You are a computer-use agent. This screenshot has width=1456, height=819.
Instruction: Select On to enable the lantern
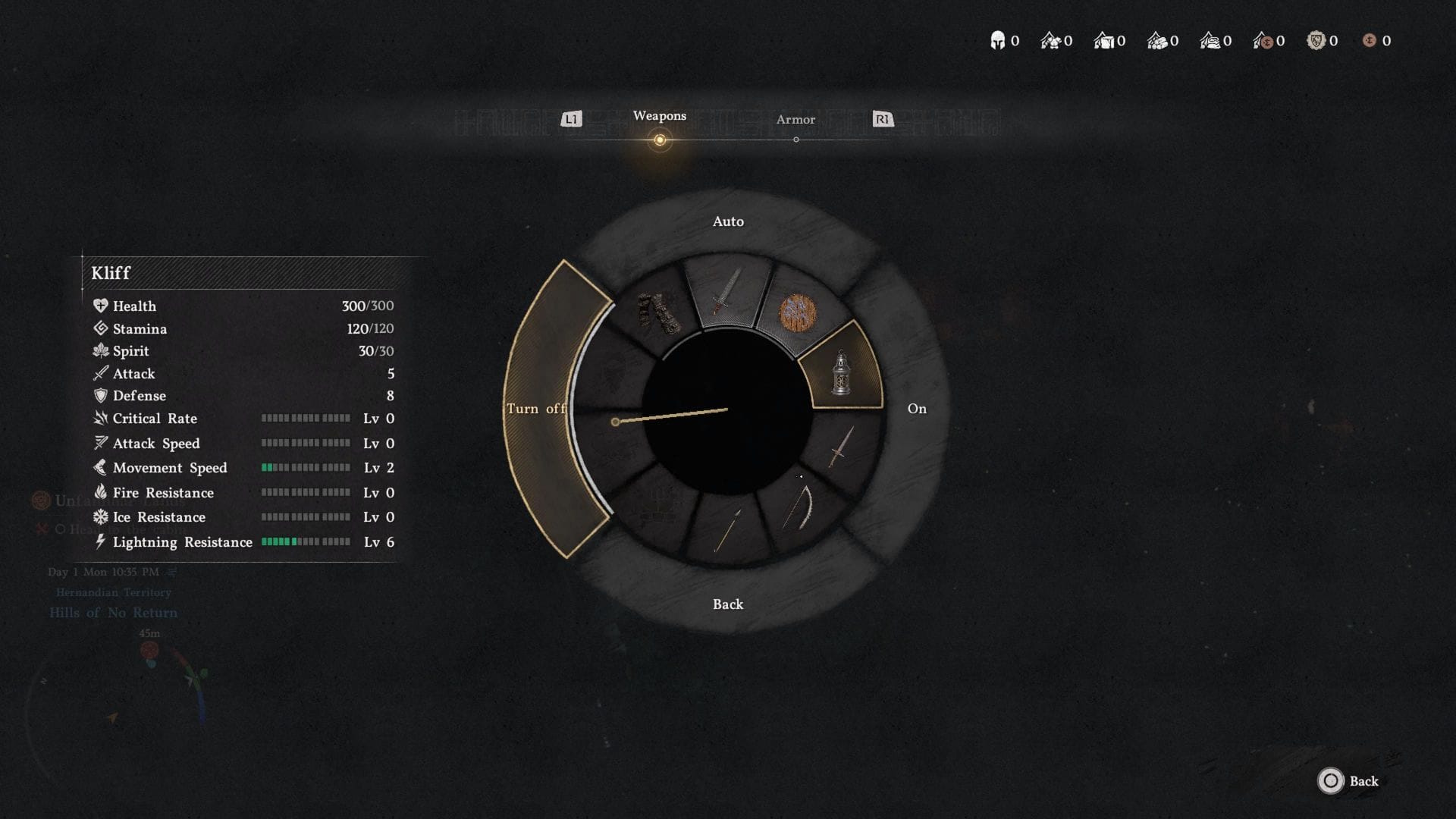(917, 408)
